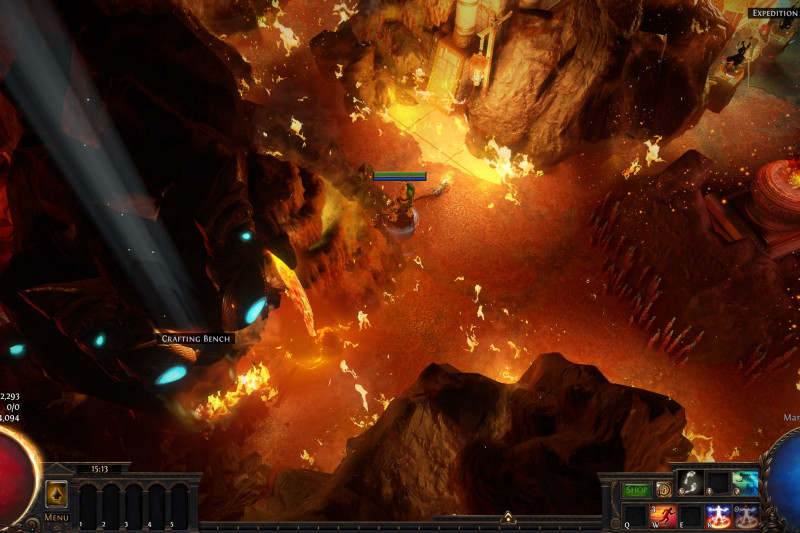Click the gold spade card icon
This screenshot has width=800, height=533.
[57, 494]
